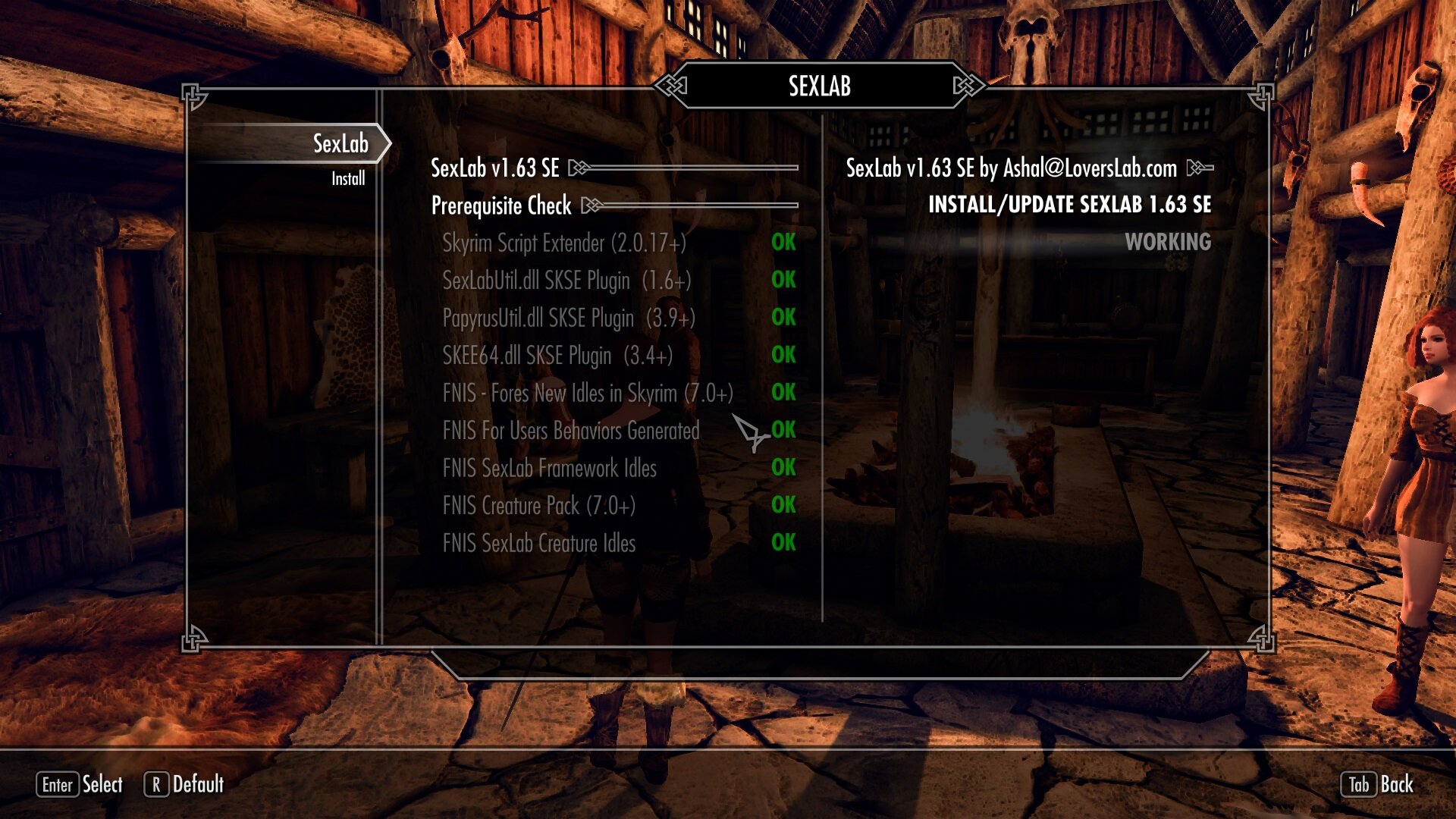Select the SexLab mod entry
1456x819 pixels.
tap(340, 143)
